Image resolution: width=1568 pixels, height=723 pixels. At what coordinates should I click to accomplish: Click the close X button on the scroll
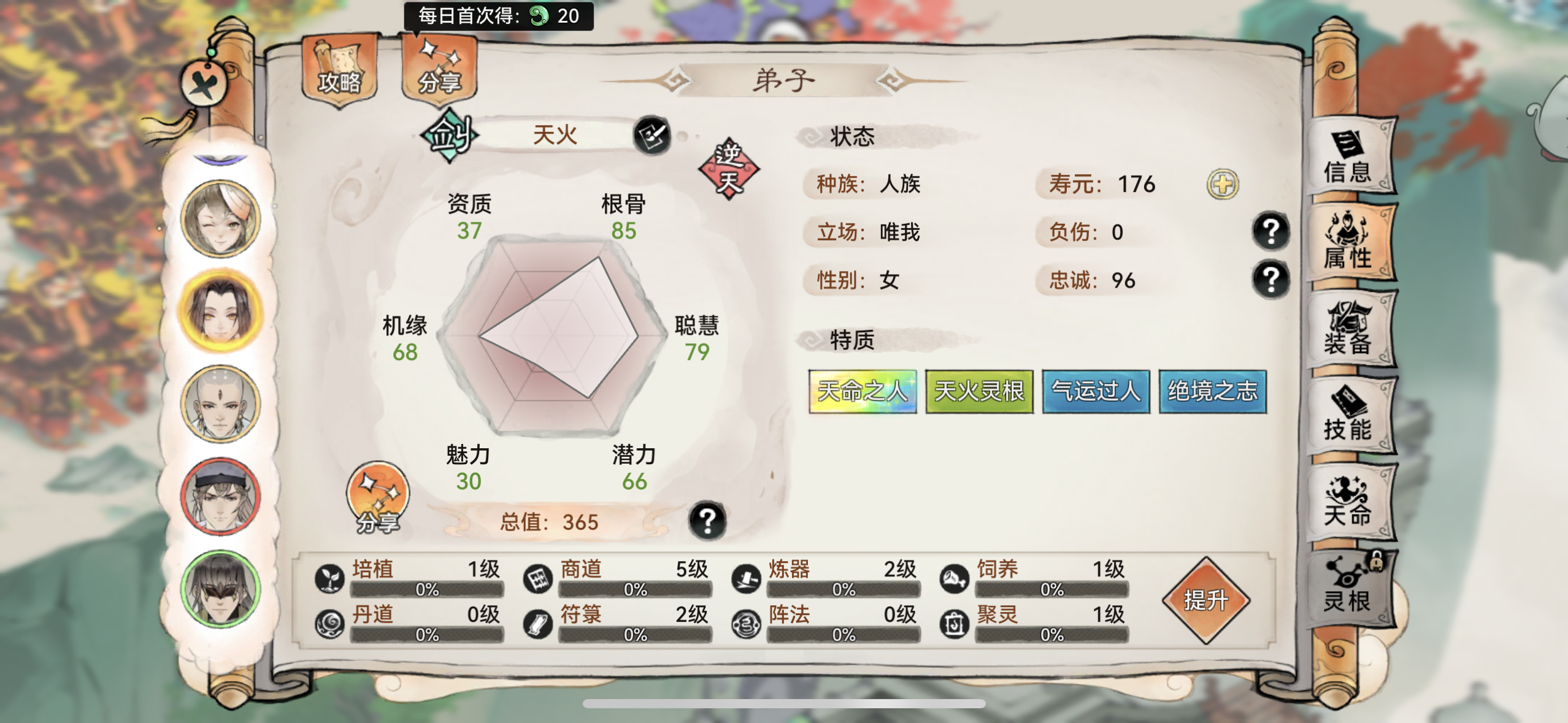(x=202, y=83)
